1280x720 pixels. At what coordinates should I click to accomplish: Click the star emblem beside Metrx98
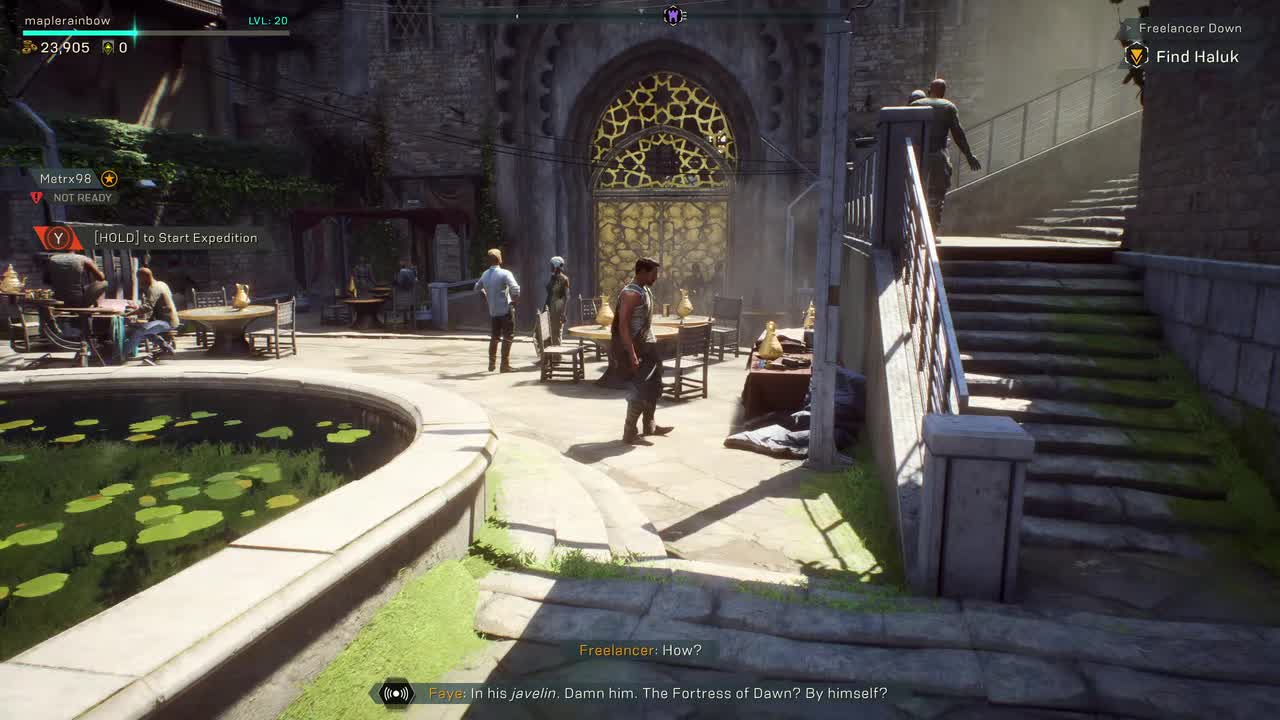pyautogui.click(x=110, y=179)
